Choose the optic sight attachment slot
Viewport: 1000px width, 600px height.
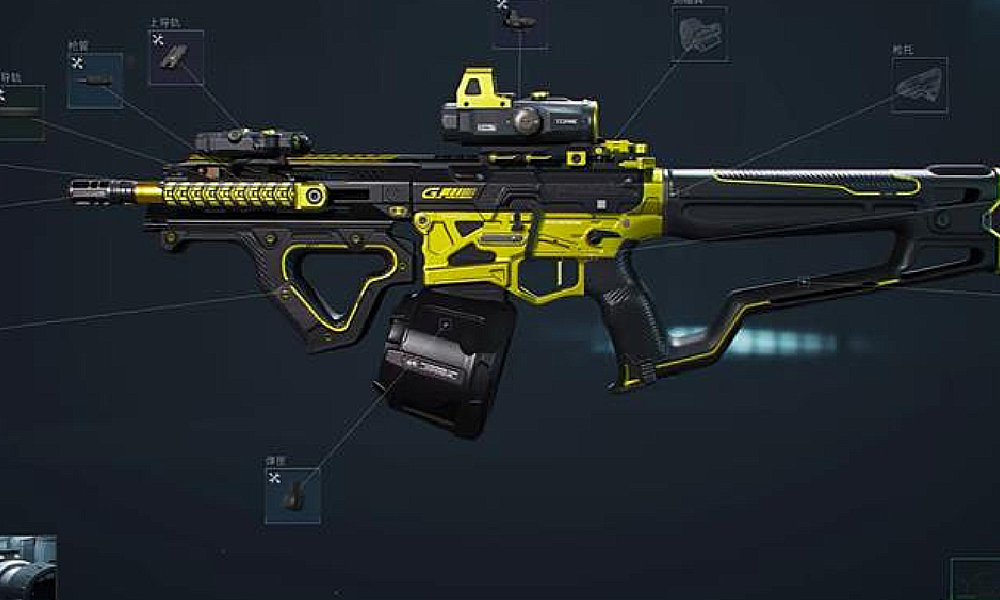(x=519, y=22)
